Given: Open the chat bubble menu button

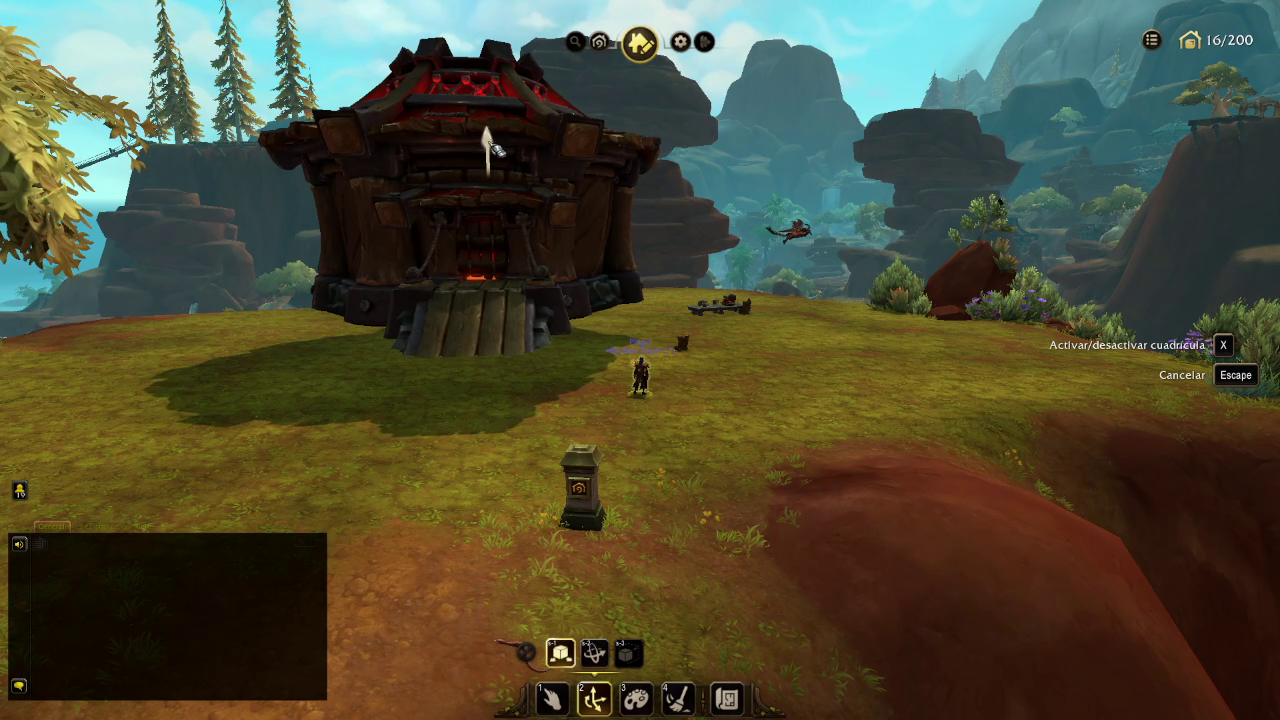Looking at the screenshot, I should click(19, 686).
